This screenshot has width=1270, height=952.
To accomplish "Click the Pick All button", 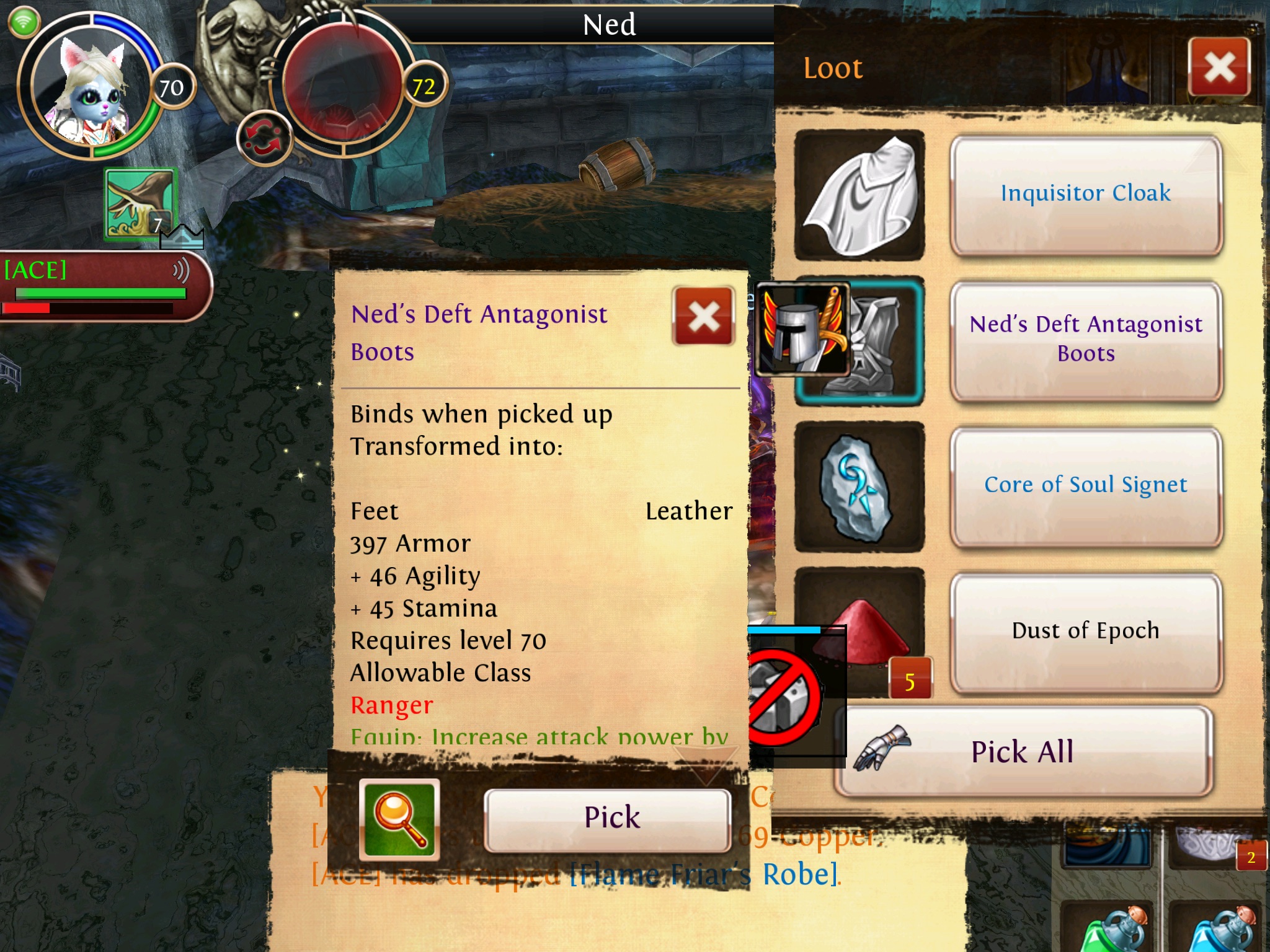I will pos(1022,752).
